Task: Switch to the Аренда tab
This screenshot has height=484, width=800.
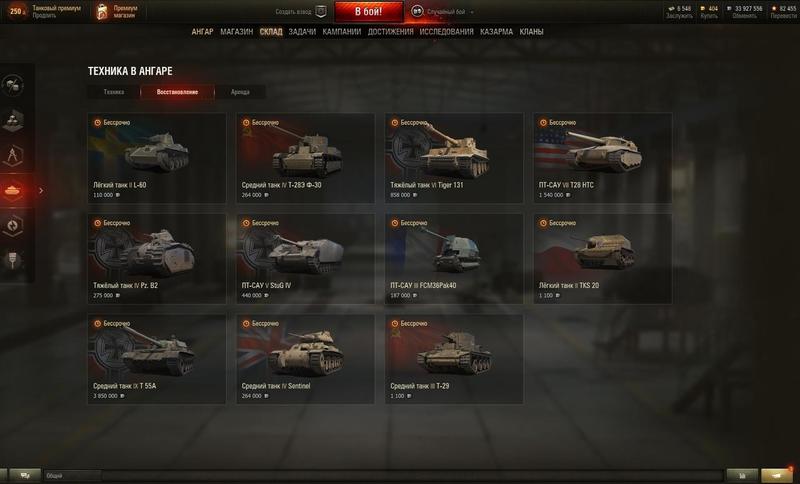Action: (240, 92)
